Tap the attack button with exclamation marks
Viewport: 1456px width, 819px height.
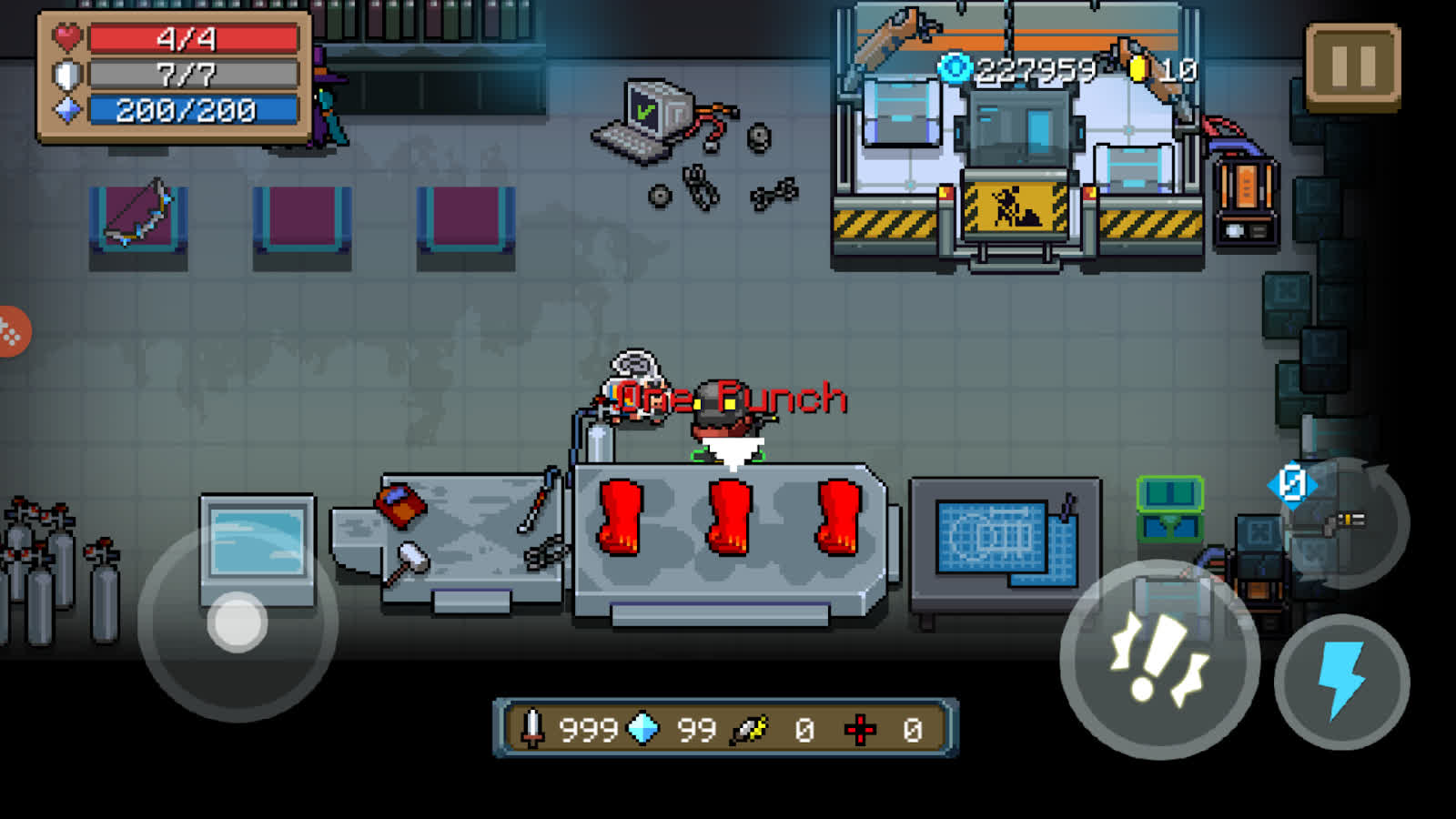click(1159, 660)
